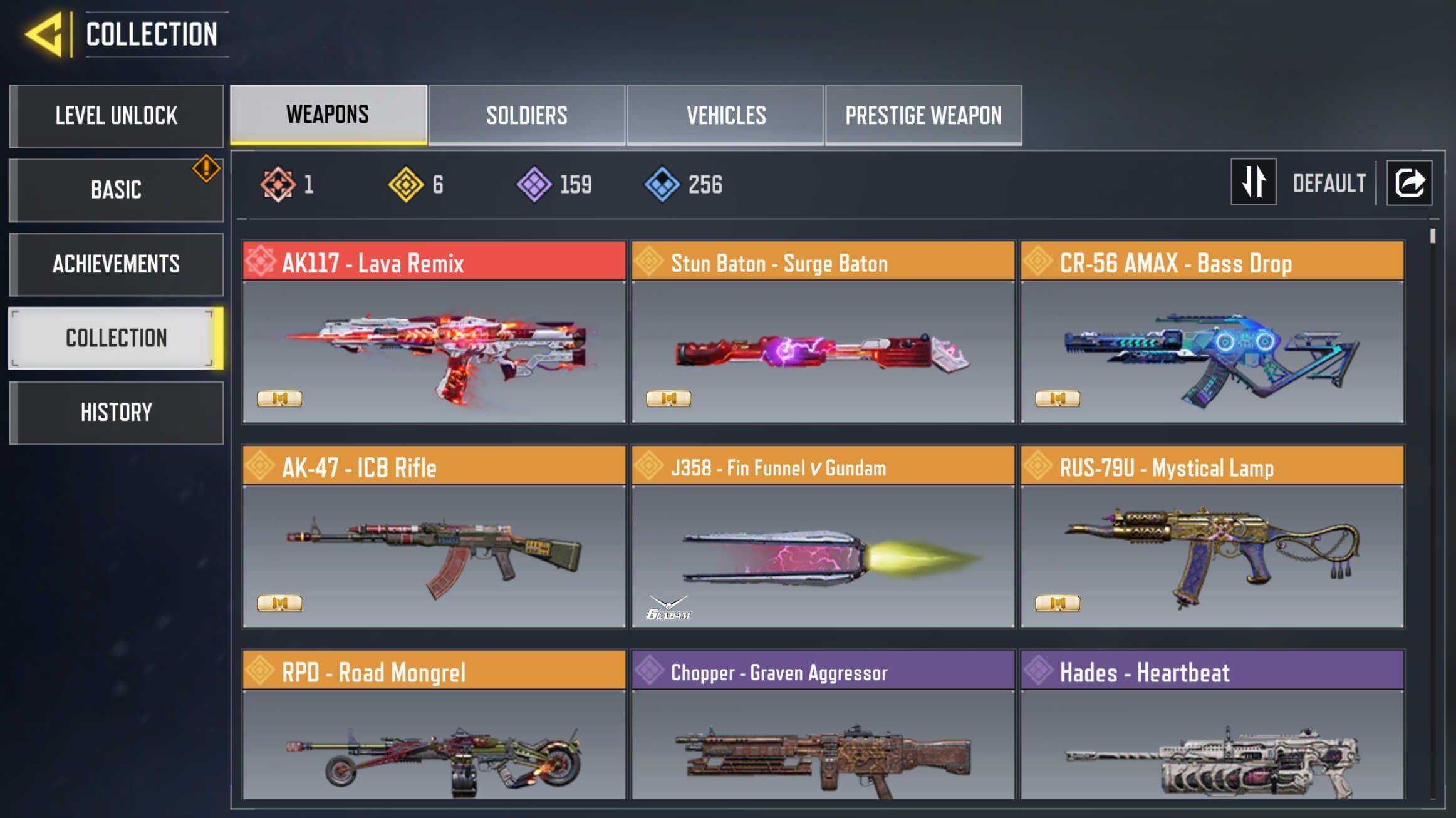Open the sort order arrows icon
Image resolution: width=1456 pixels, height=818 pixels.
[x=1253, y=182]
